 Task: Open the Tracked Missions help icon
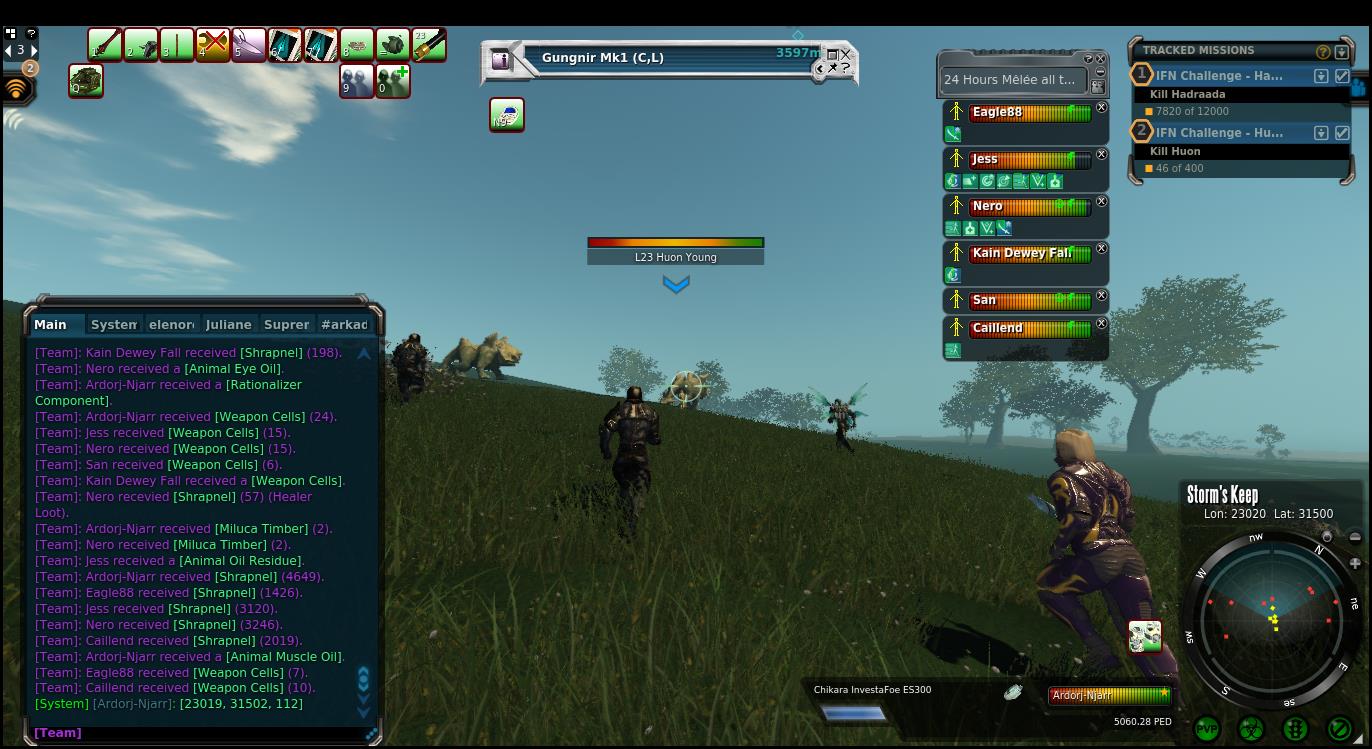pyautogui.click(x=1323, y=52)
